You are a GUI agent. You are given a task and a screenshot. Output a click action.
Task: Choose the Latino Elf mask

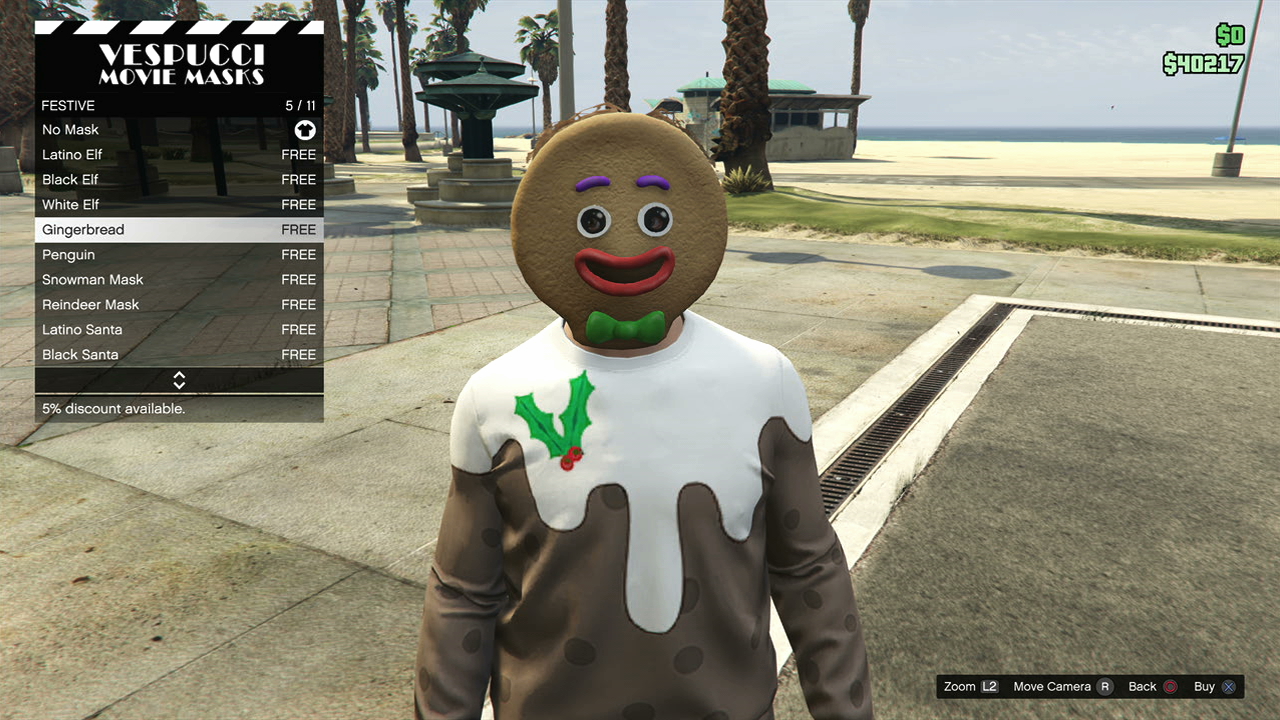[x=178, y=155]
